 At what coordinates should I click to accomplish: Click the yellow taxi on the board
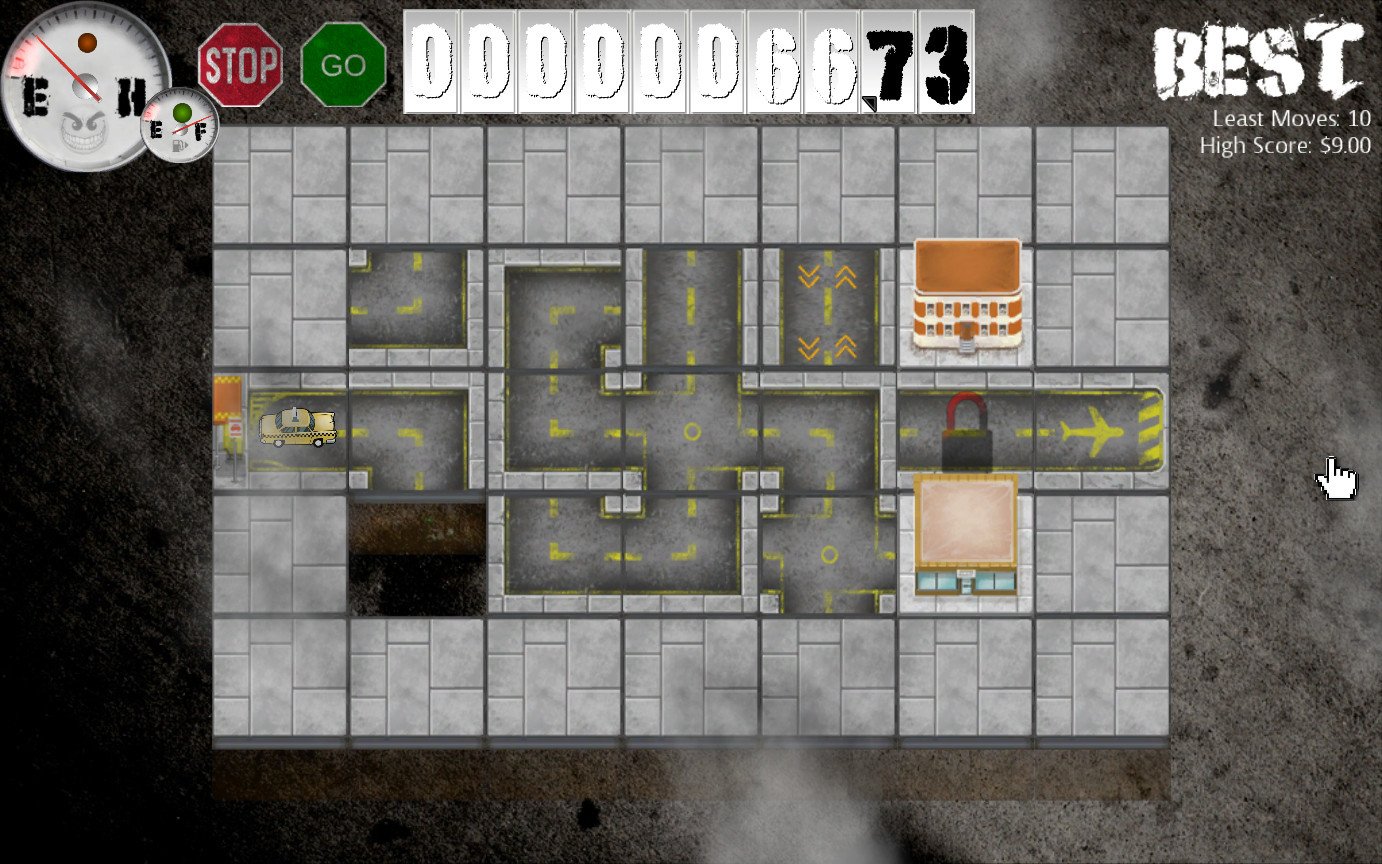(299, 428)
